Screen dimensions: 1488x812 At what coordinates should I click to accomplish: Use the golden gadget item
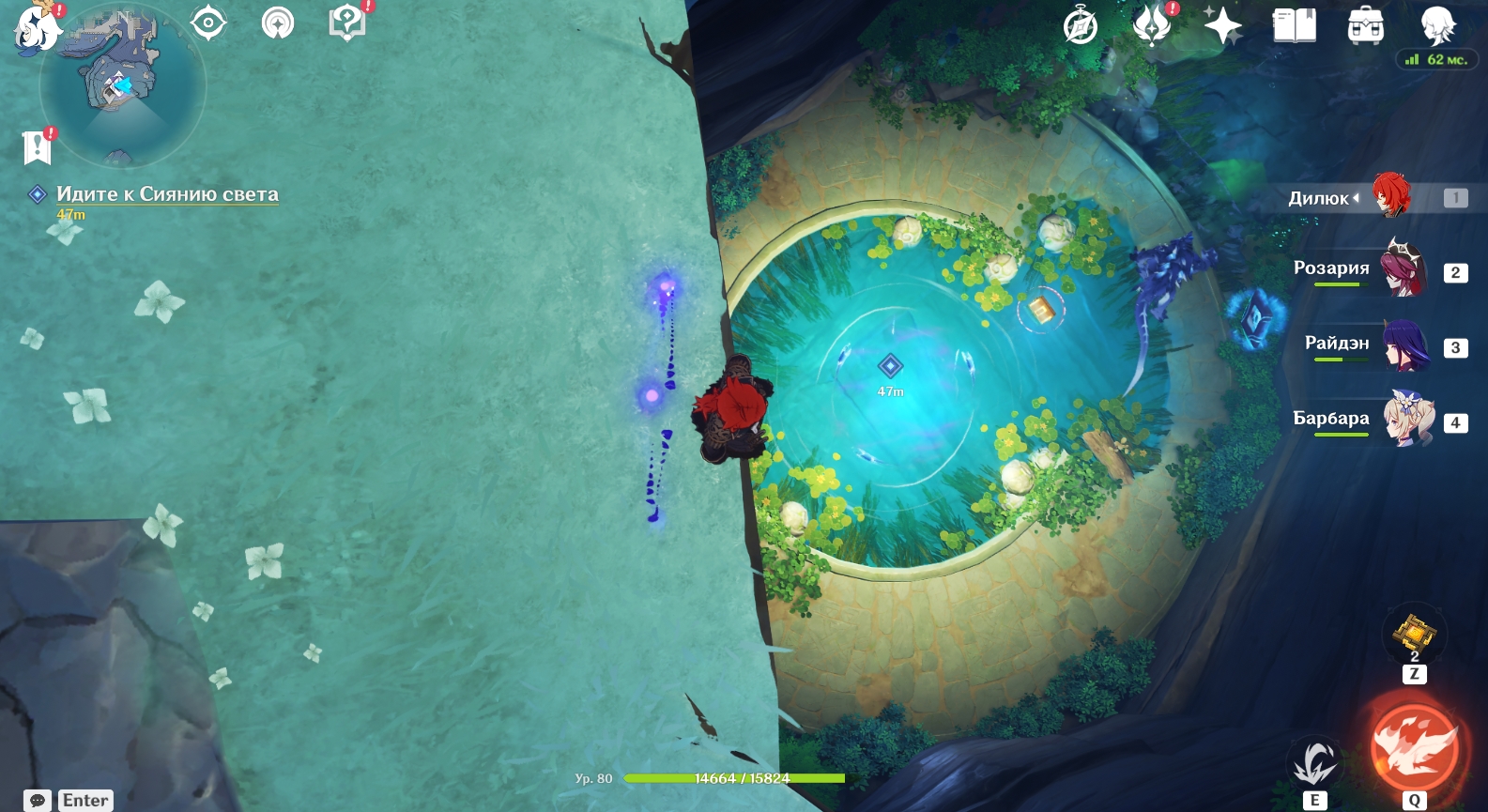tap(1415, 635)
